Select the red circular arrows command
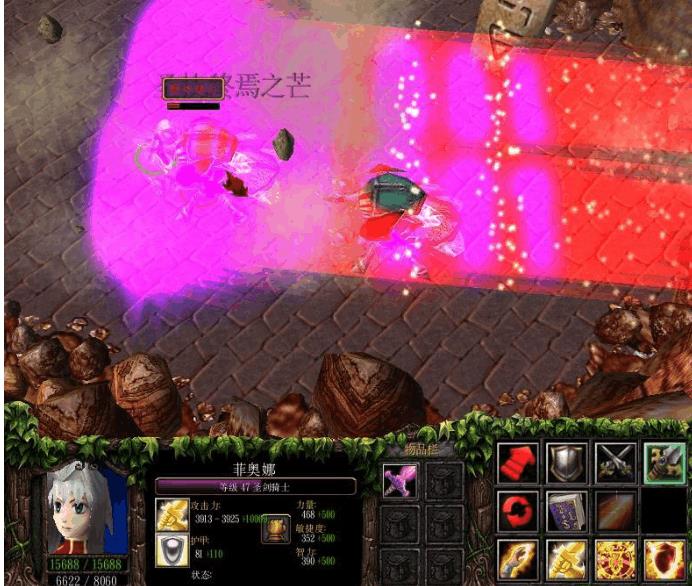 coord(517,511)
